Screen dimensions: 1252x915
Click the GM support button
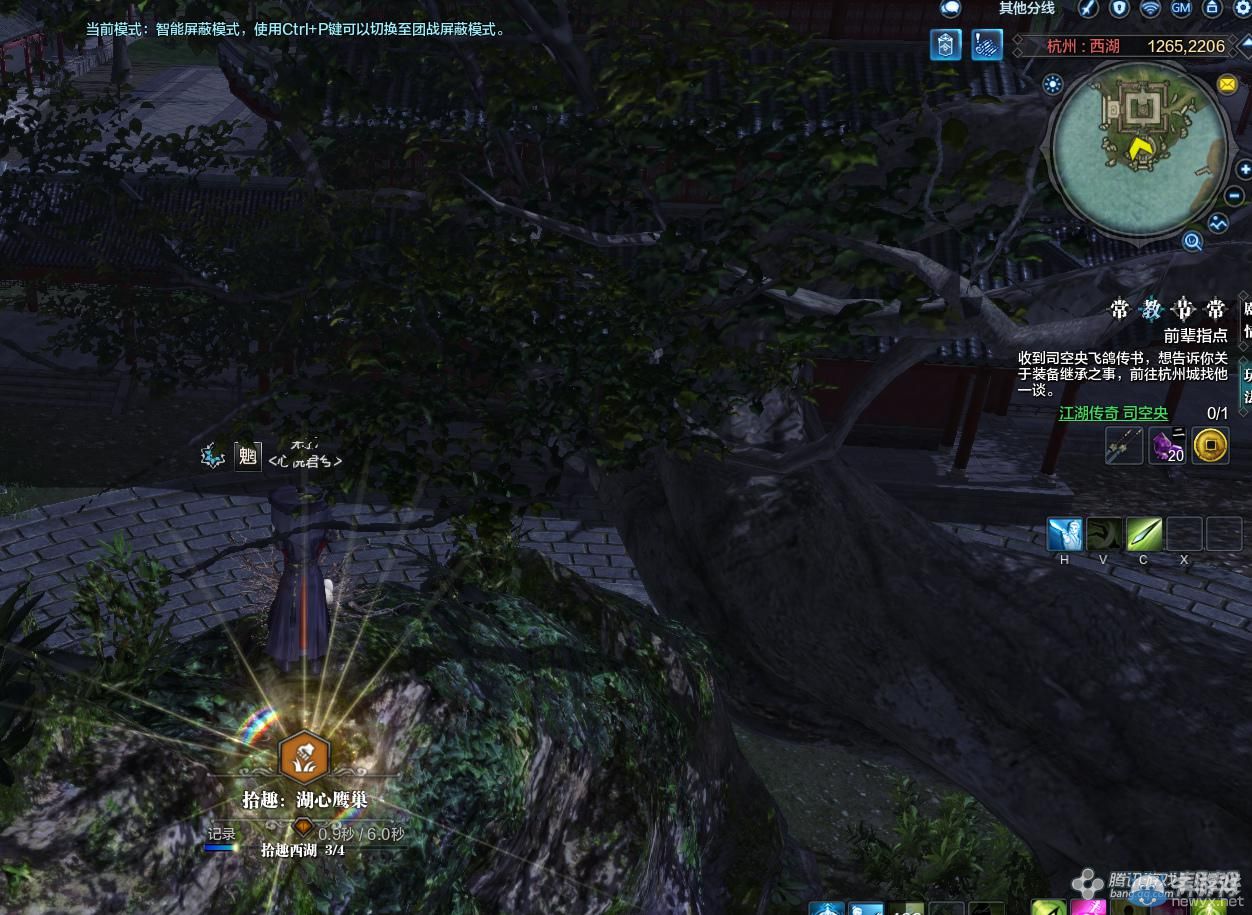[x=1181, y=8]
